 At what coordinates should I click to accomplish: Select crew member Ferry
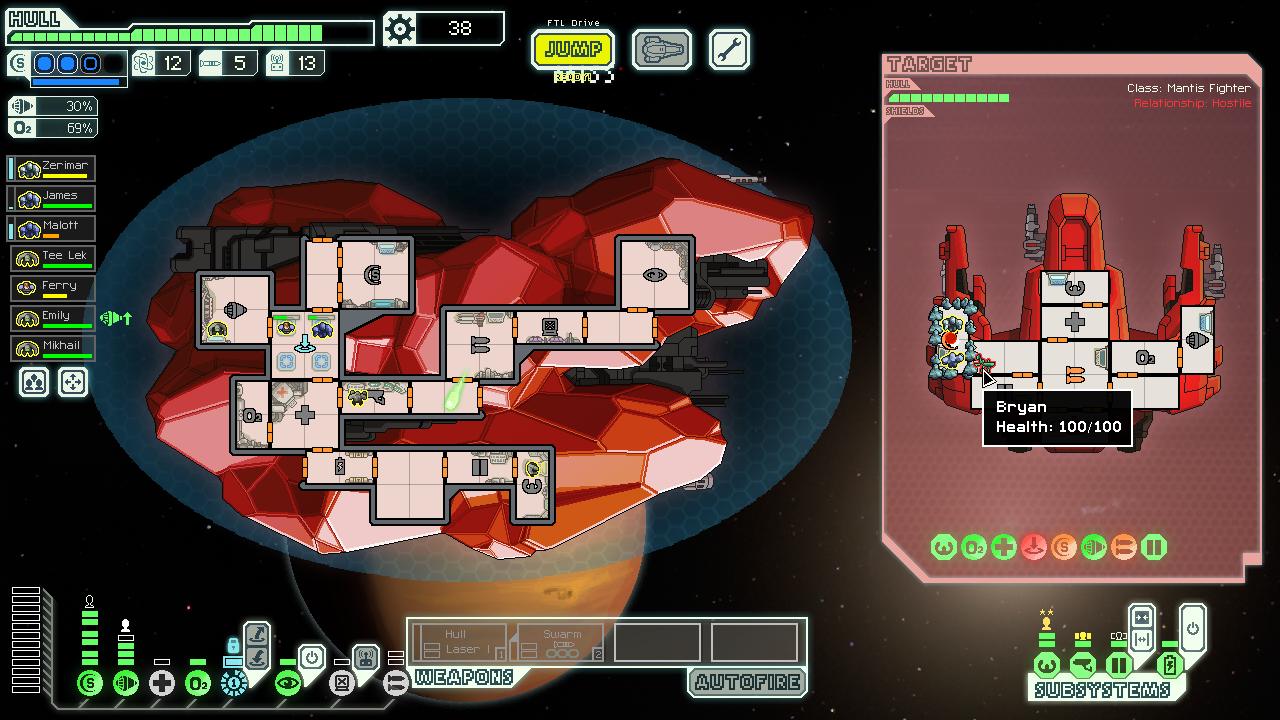pyautogui.click(x=55, y=289)
